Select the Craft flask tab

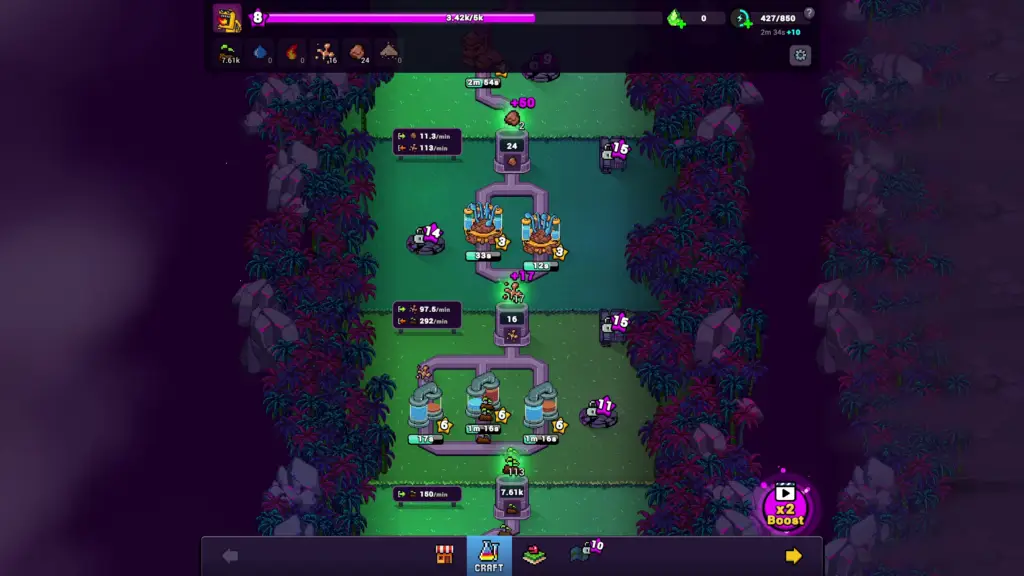pos(489,555)
